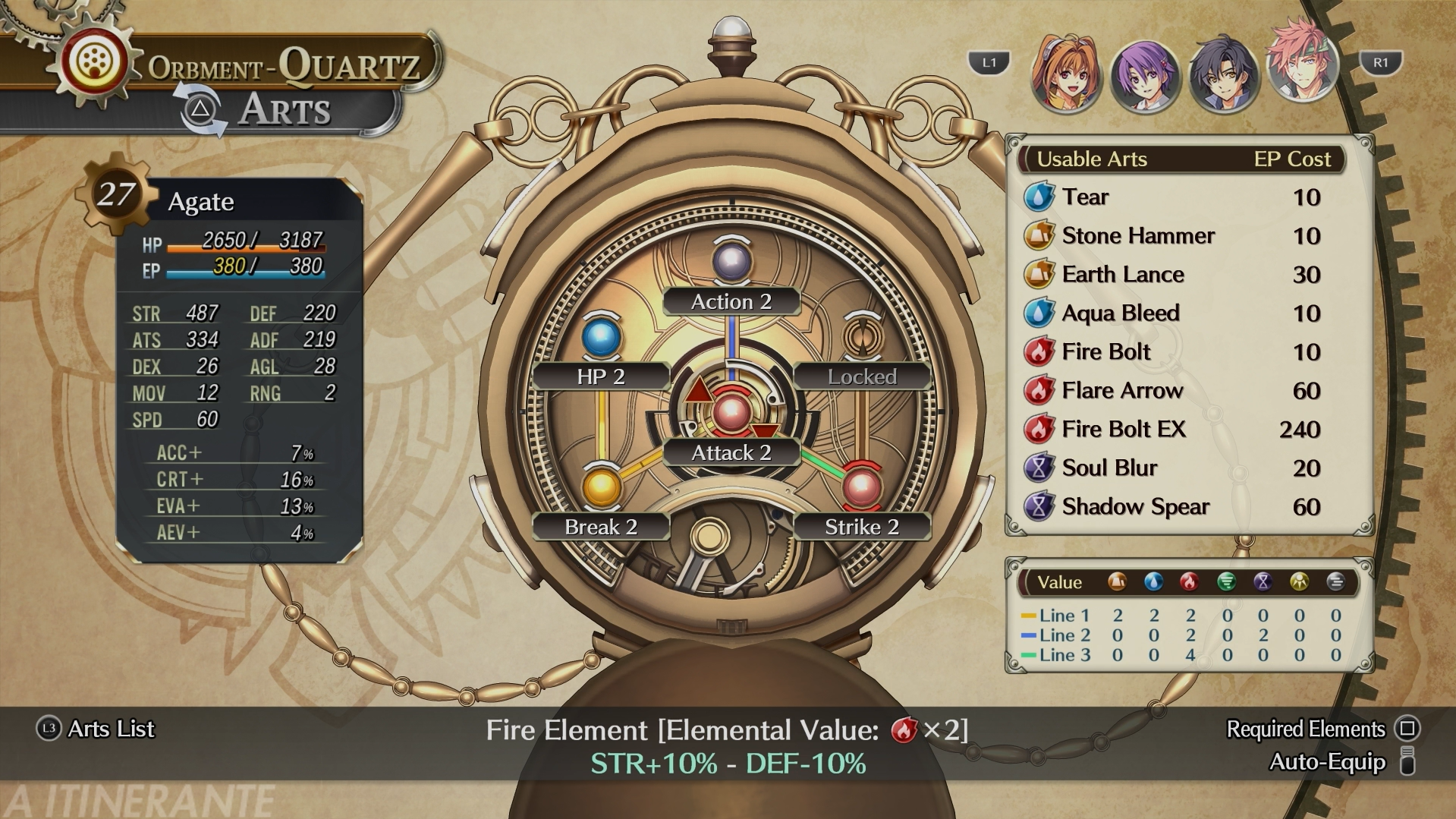Select the Tear art row
The height and width of the screenshot is (819, 1456).
click(1171, 197)
